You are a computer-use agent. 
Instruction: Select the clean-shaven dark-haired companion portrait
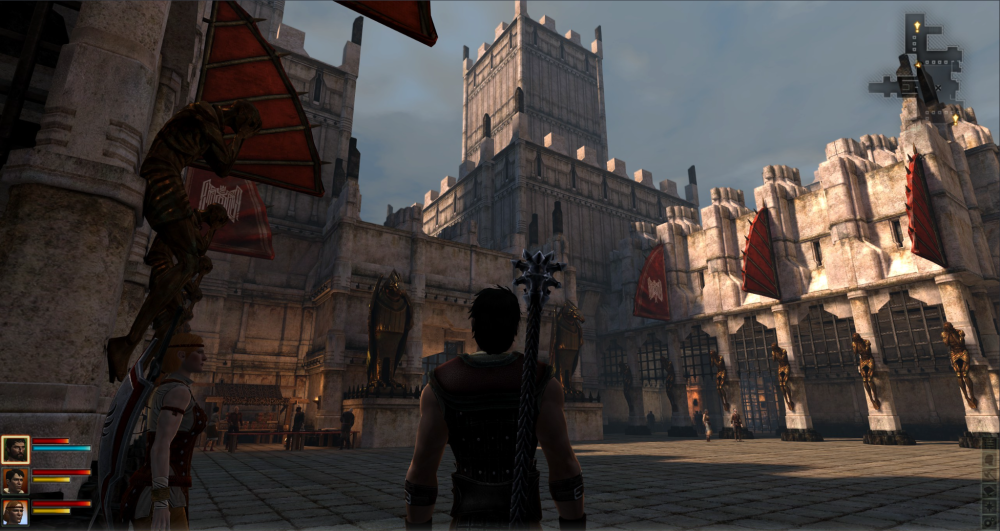coord(15,481)
